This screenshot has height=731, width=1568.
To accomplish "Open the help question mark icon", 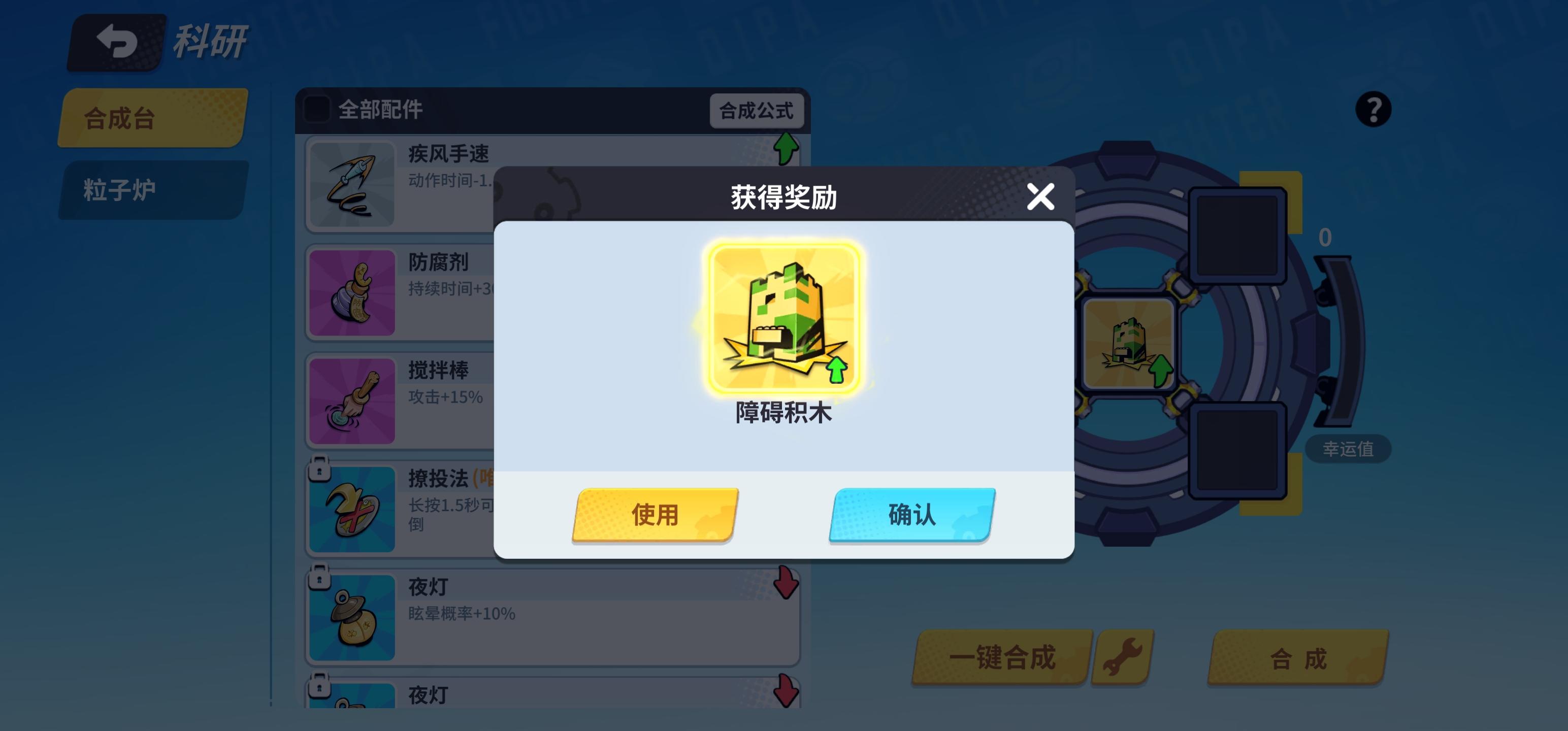I will point(1375,110).
